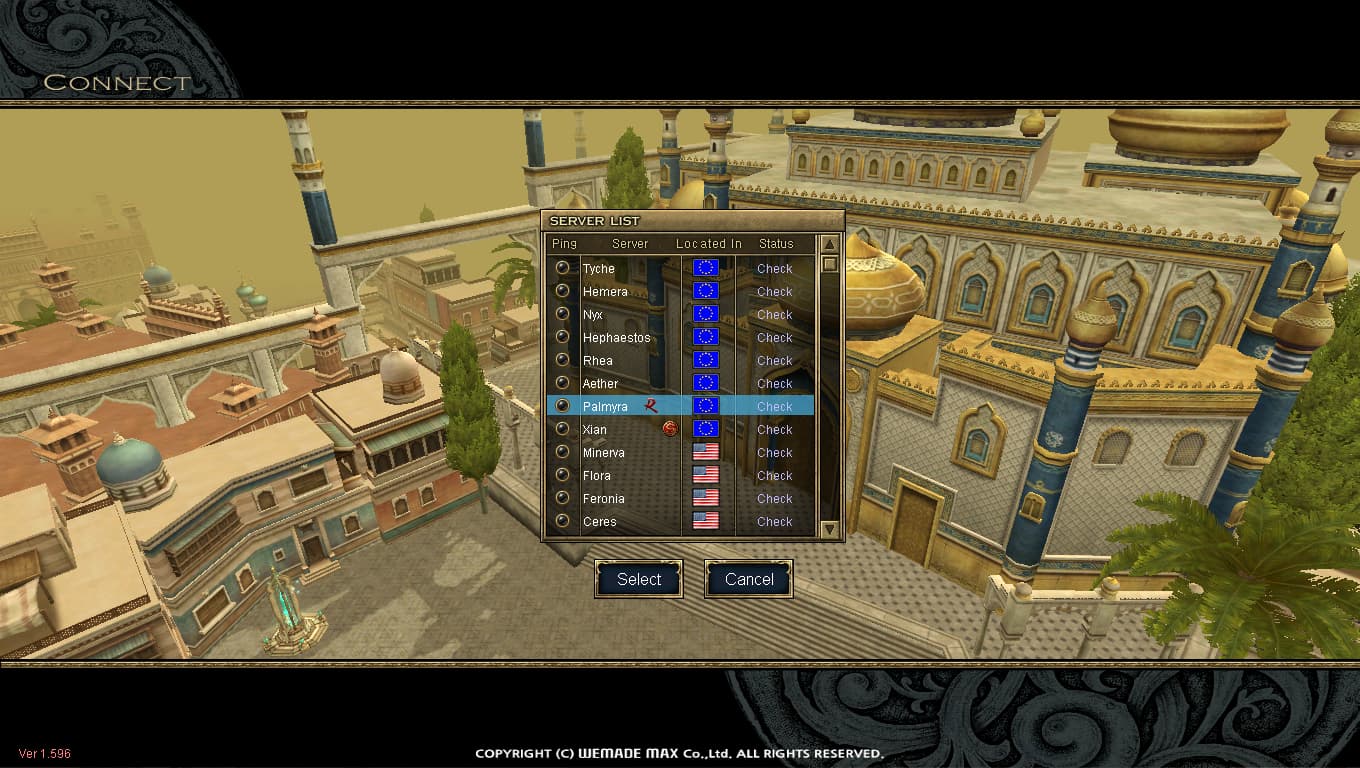Select the Minerva server
This screenshot has height=768, width=1360.
coord(603,453)
